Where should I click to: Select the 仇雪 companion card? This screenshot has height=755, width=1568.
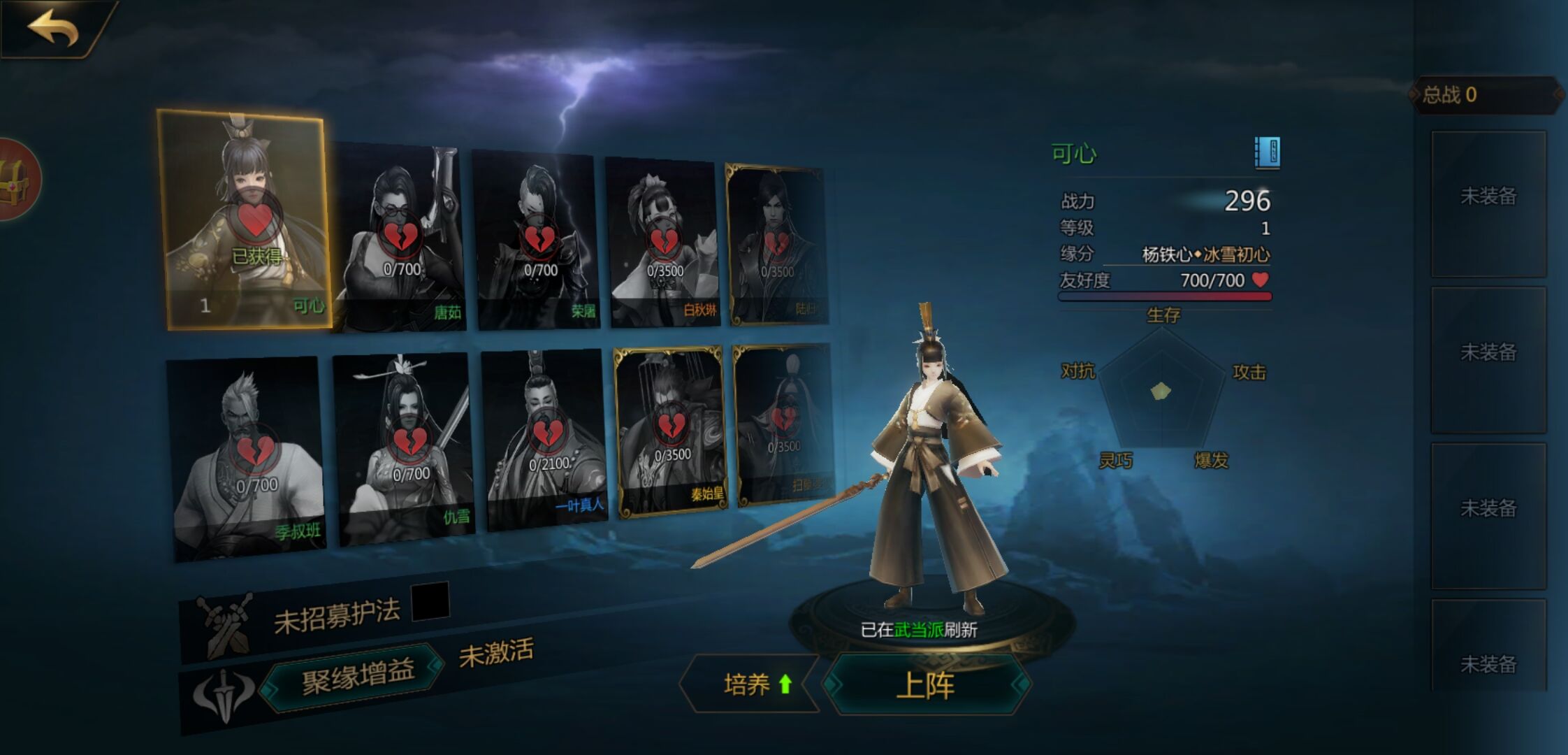405,447
